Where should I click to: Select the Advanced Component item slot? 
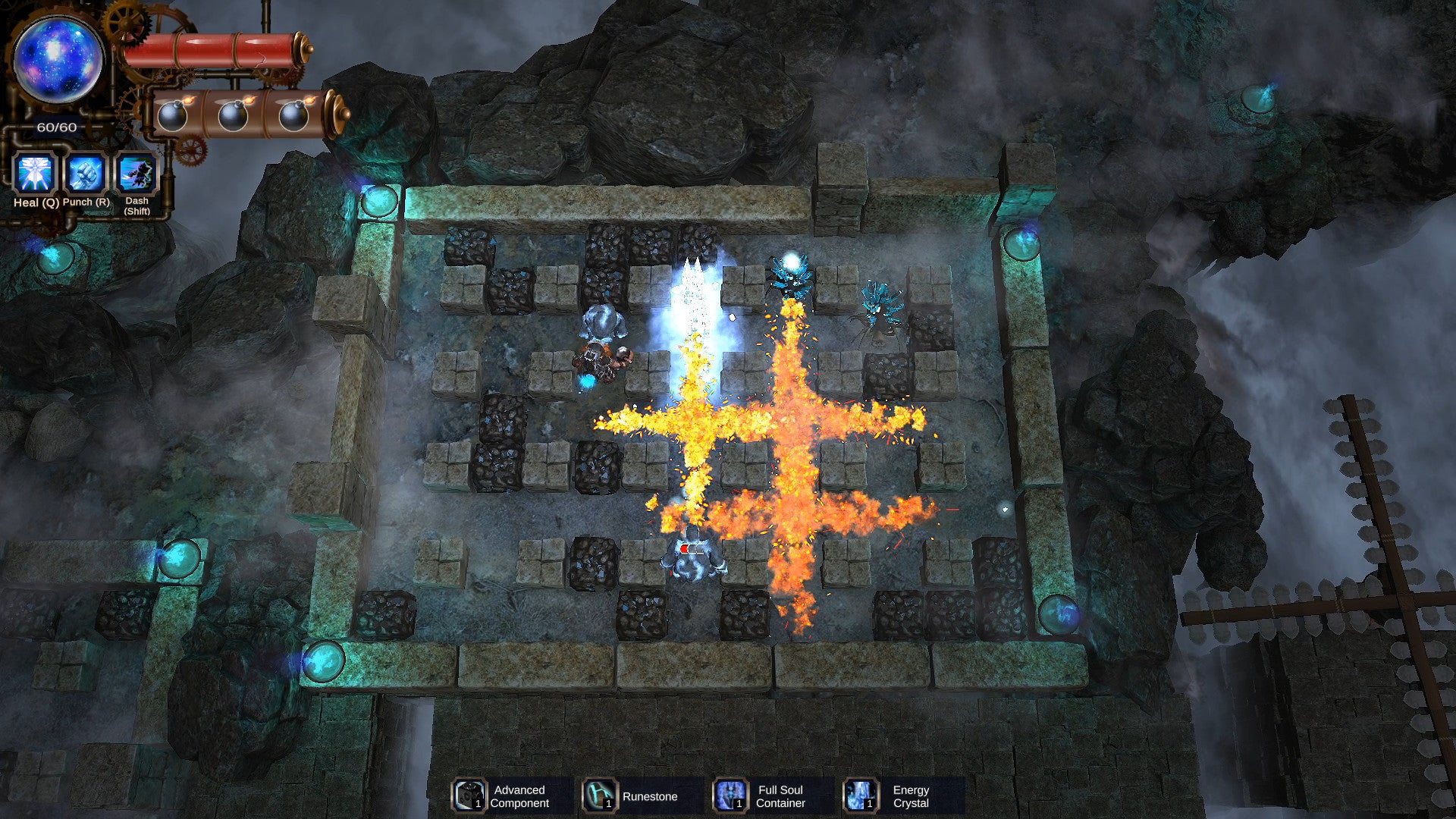[469, 795]
